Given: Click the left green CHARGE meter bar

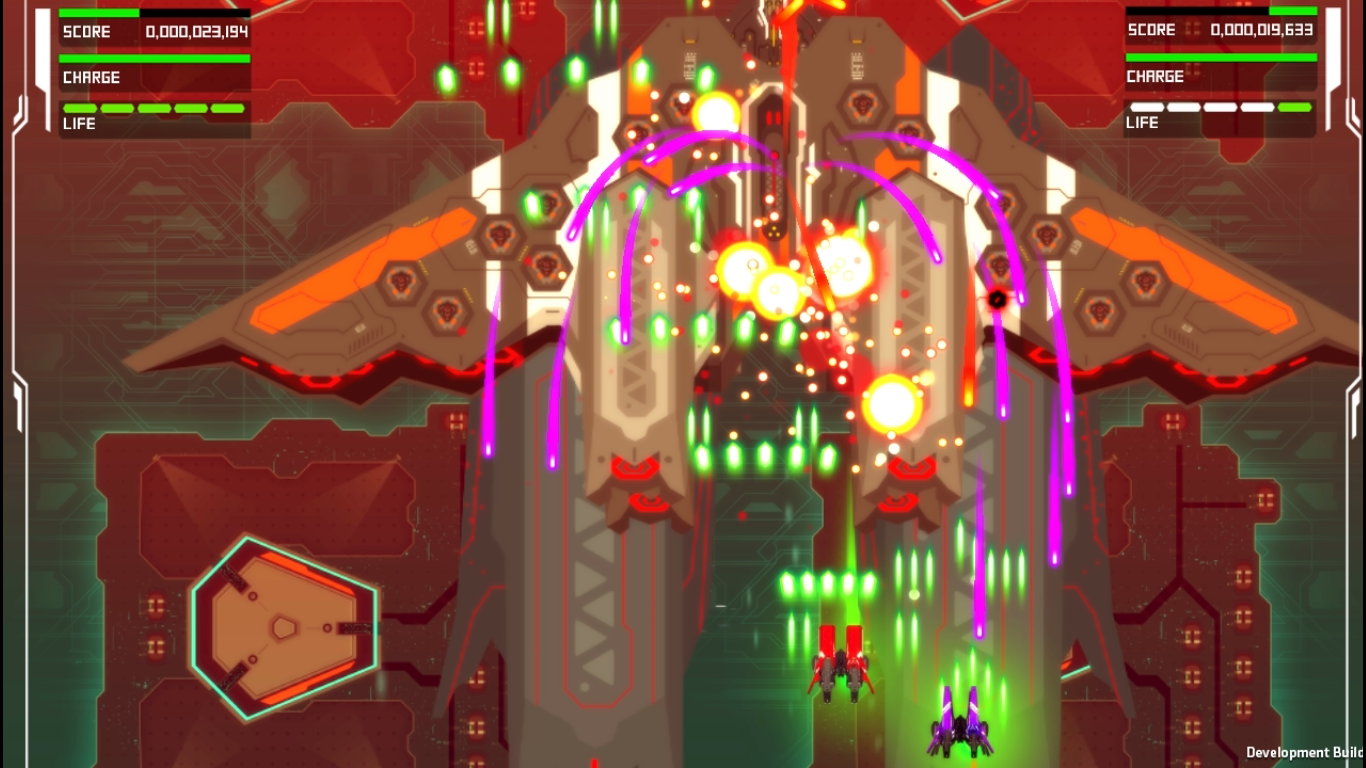Looking at the screenshot, I should [x=155, y=57].
